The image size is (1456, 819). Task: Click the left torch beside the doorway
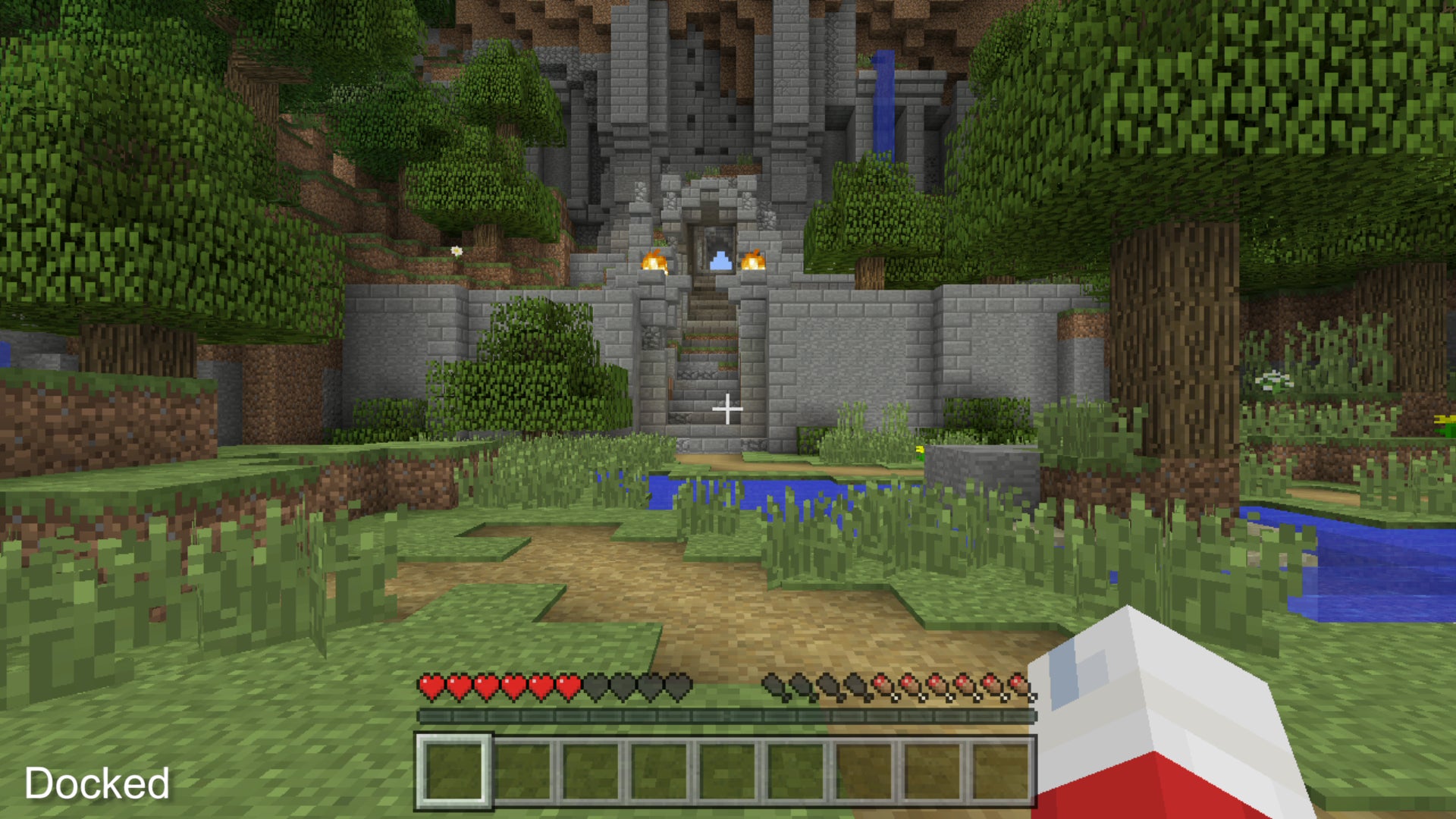(654, 262)
